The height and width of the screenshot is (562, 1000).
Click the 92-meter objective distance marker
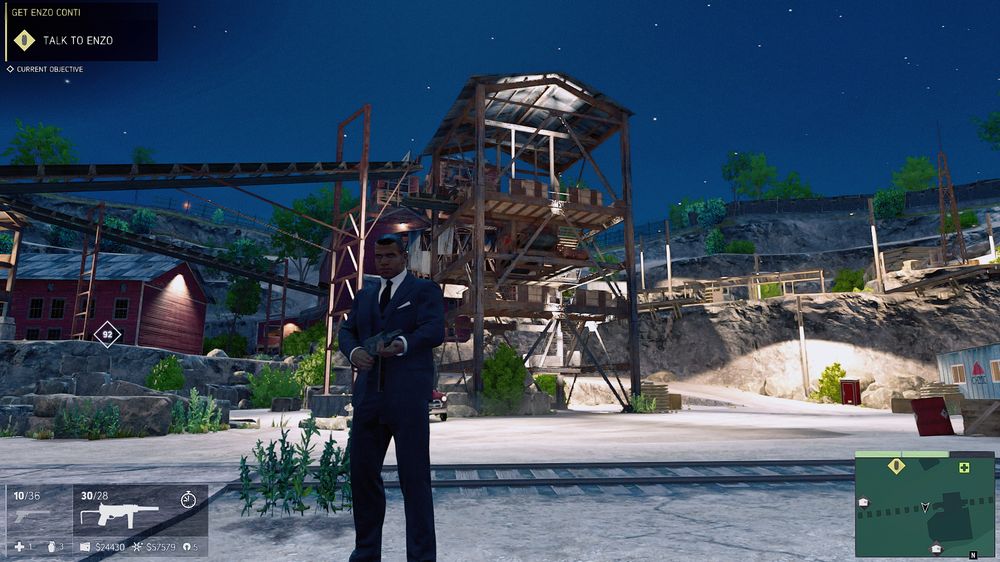click(107, 334)
